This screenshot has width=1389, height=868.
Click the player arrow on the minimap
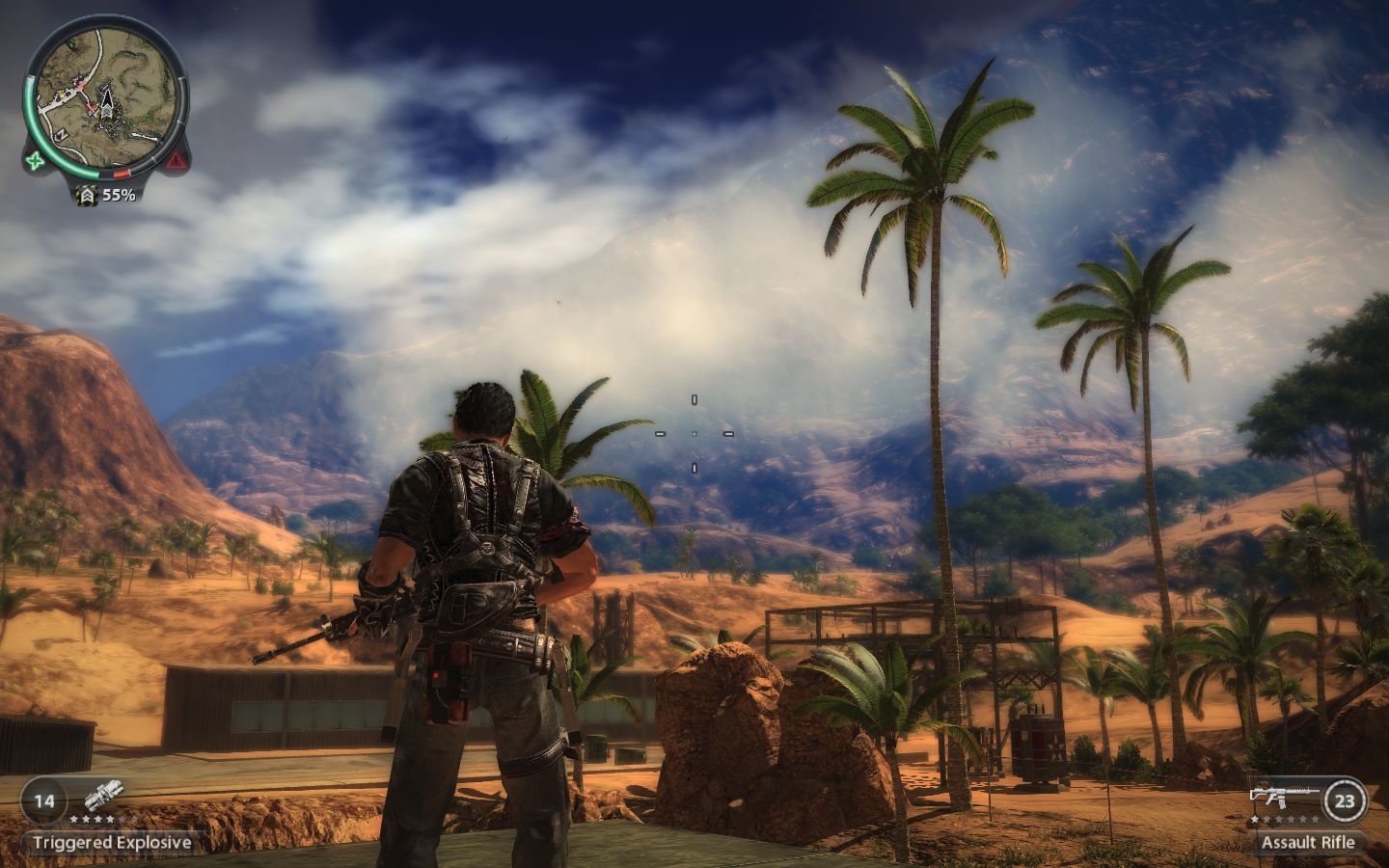click(x=105, y=99)
